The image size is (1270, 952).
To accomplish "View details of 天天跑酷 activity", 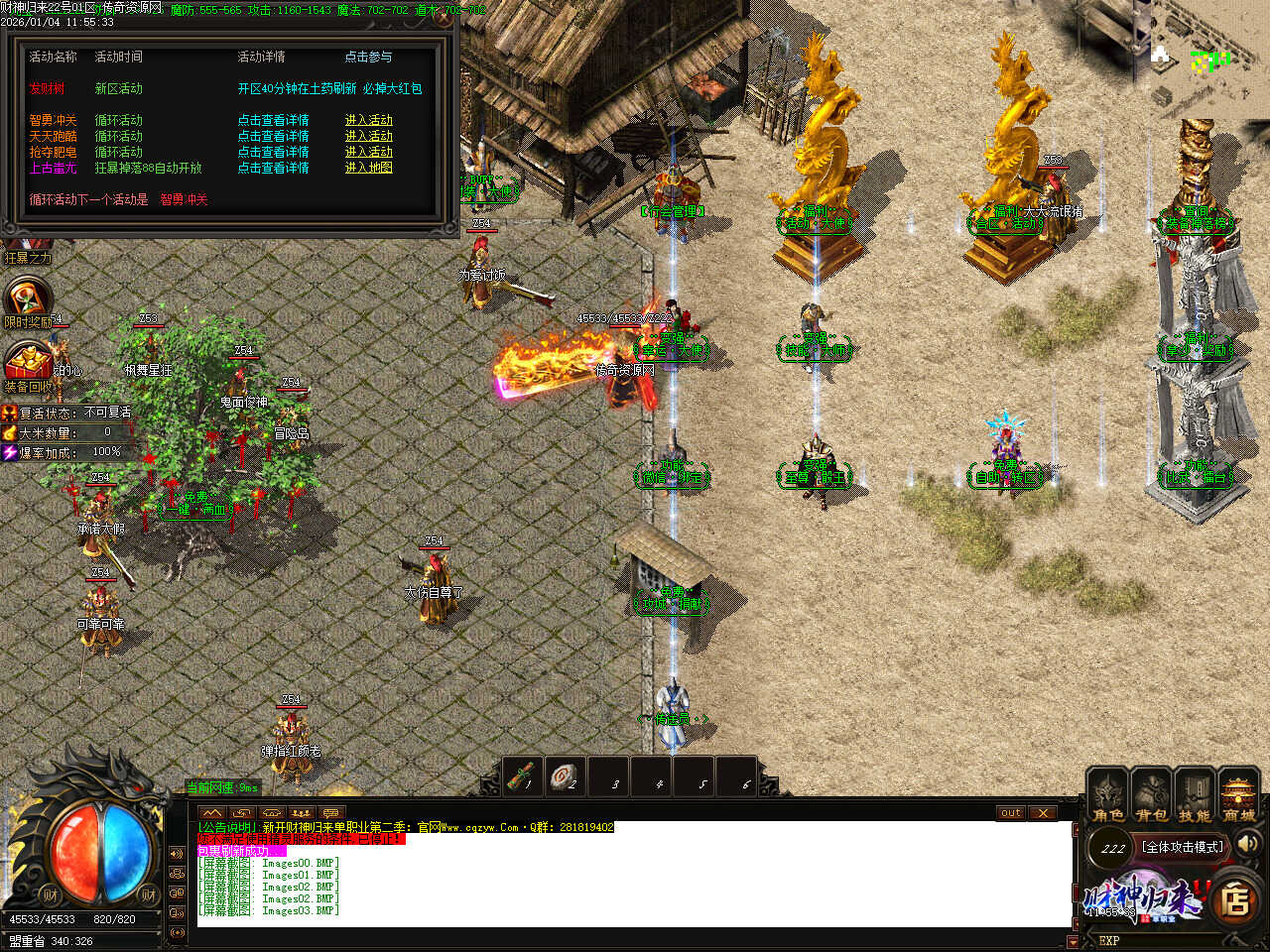I will (x=273, y=136).
